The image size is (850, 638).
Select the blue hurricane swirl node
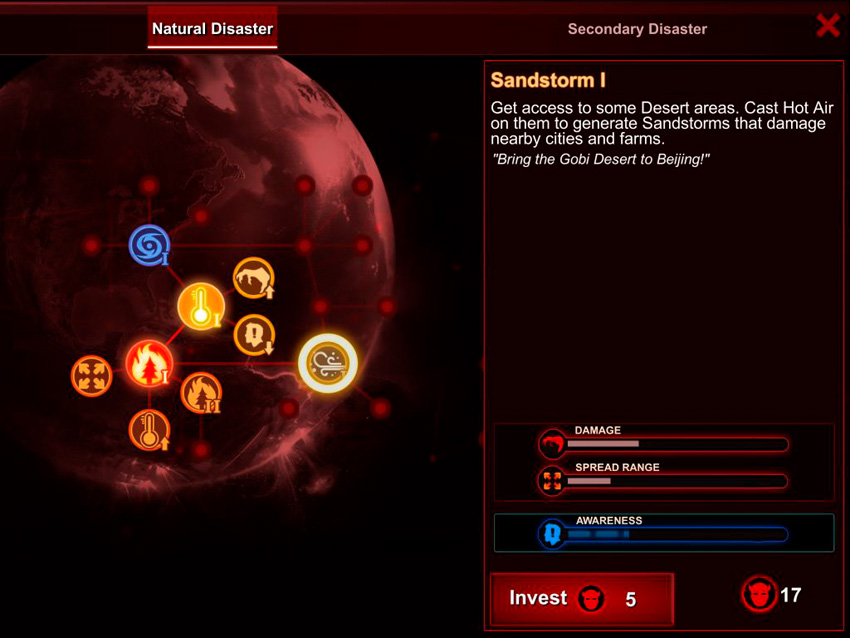click(150, 245)
